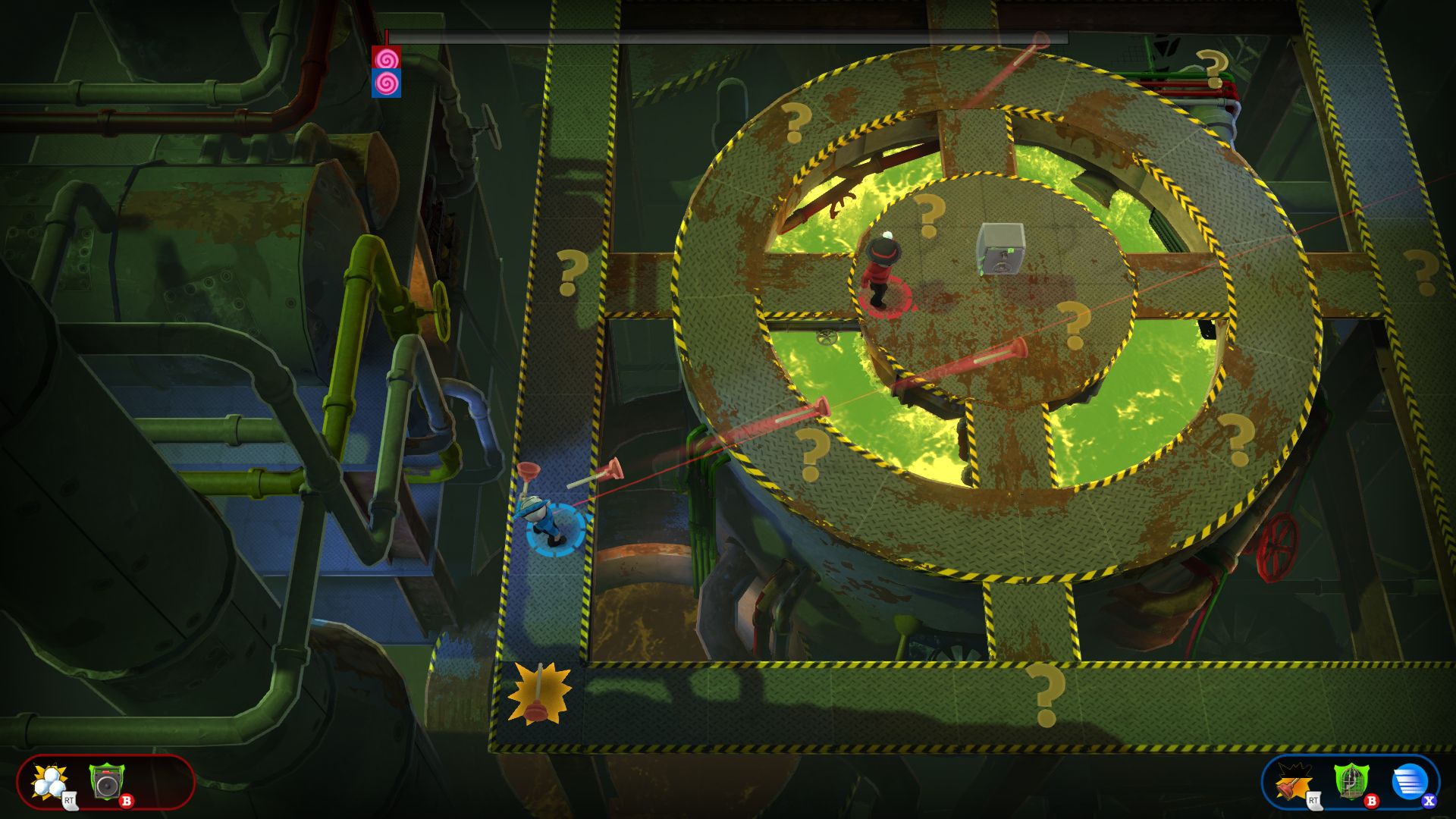Activate the birdcage shield gadget icon
This screenshot has height=819, width=1456.
(x=1351, y=782)
